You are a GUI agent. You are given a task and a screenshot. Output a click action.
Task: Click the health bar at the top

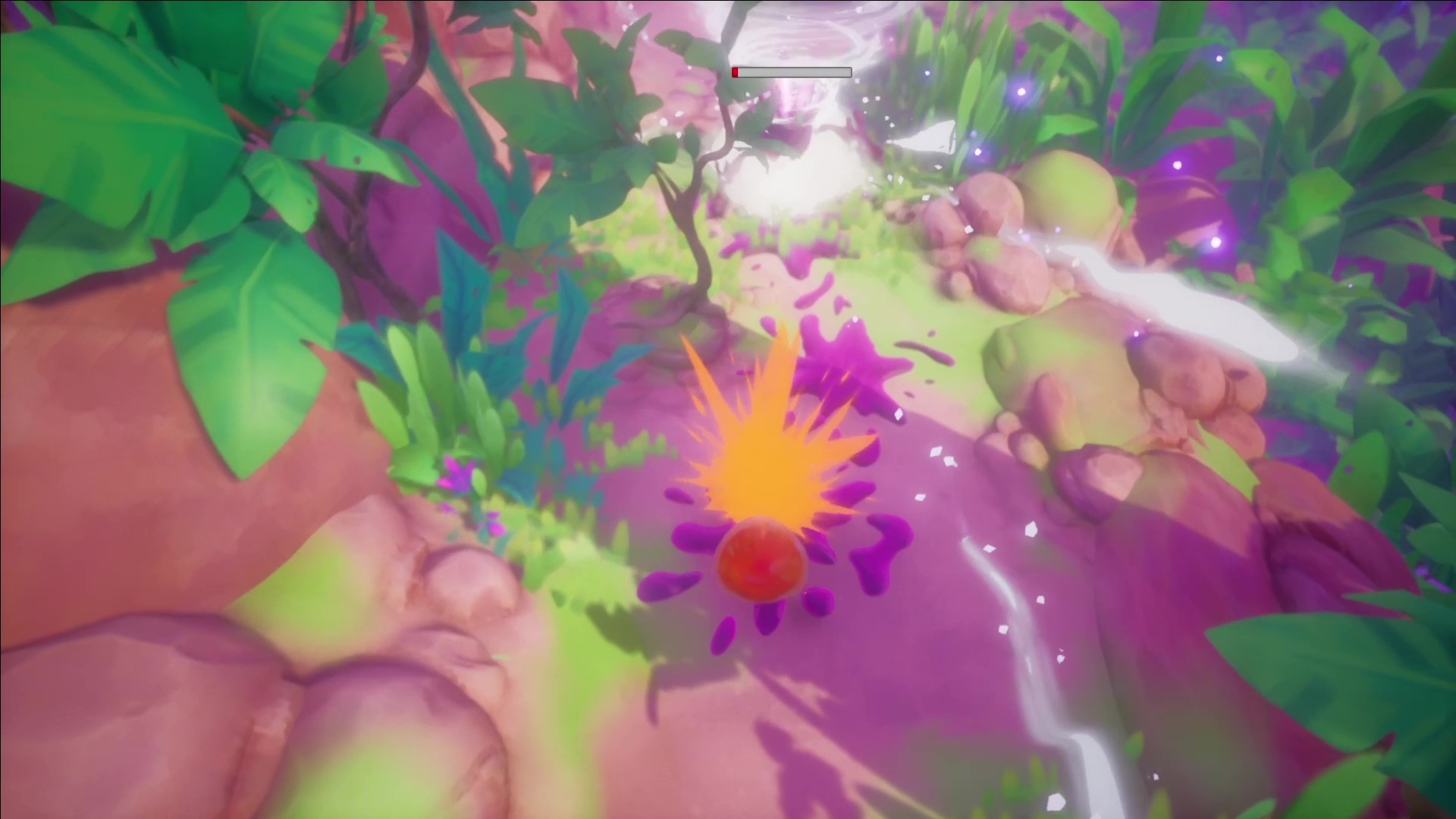point(791,71)
